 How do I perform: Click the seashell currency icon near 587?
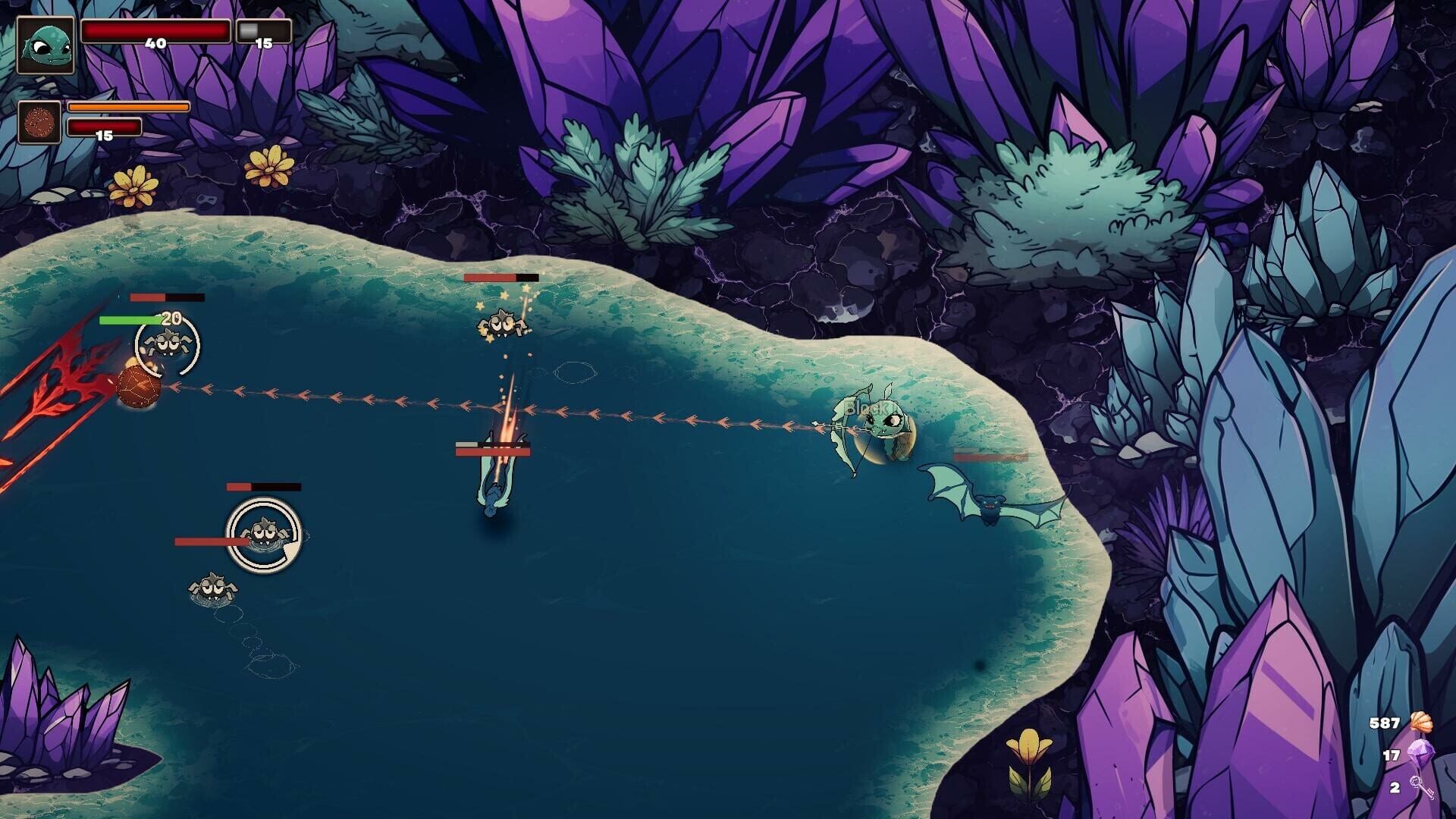click(1424, 723)
